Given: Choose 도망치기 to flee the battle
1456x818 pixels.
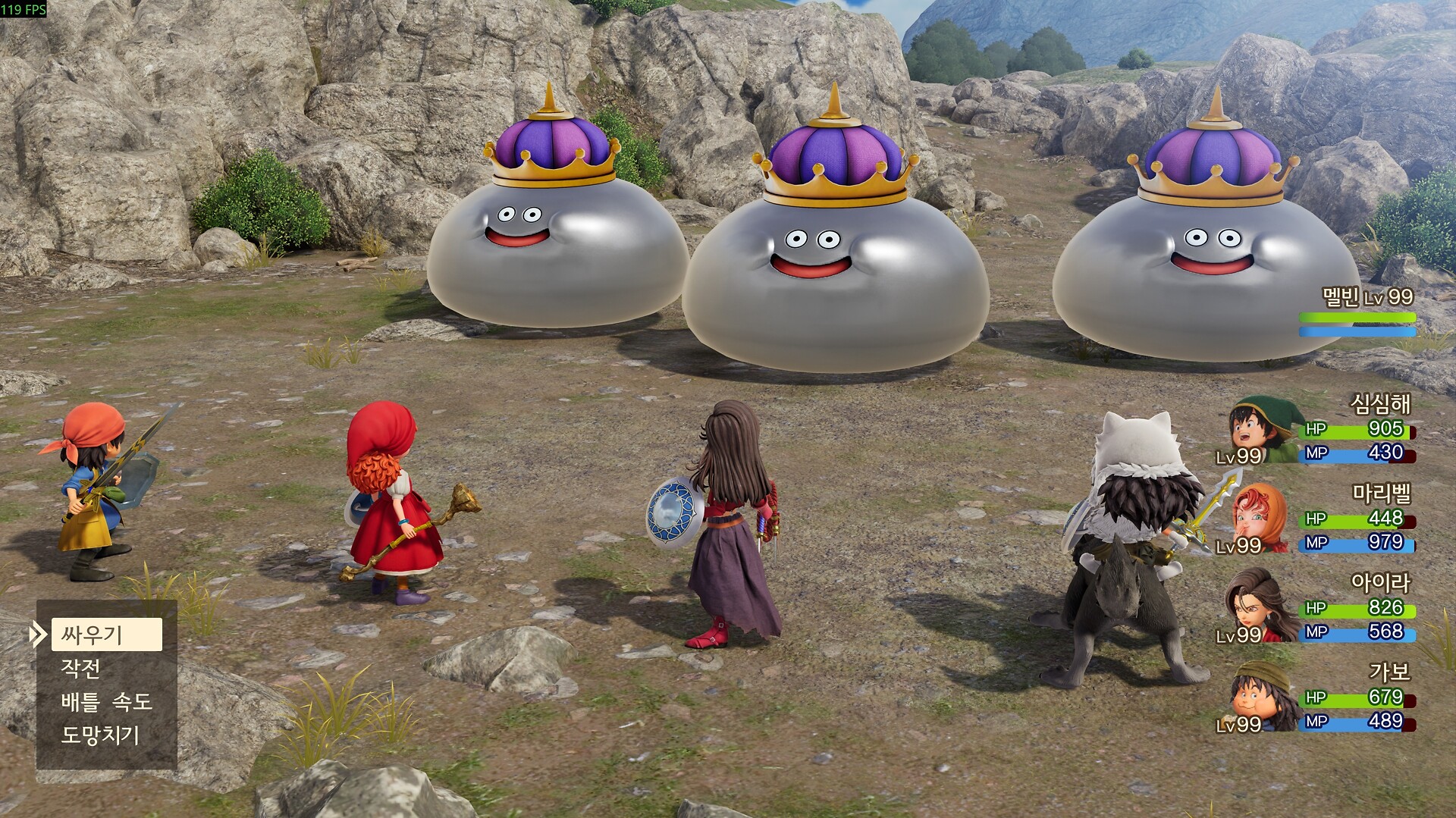Looking at the screenshot, I should point(100,735).
